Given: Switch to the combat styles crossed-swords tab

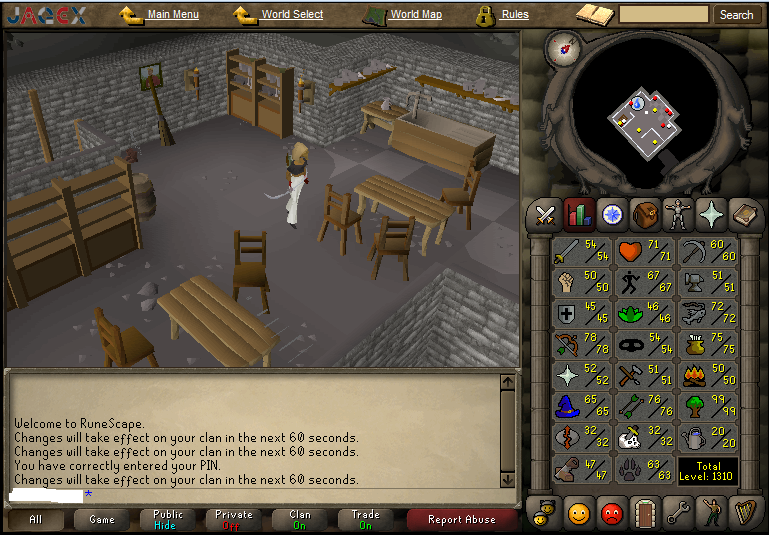Looking at the screenshot, I should tap(545, 214).
